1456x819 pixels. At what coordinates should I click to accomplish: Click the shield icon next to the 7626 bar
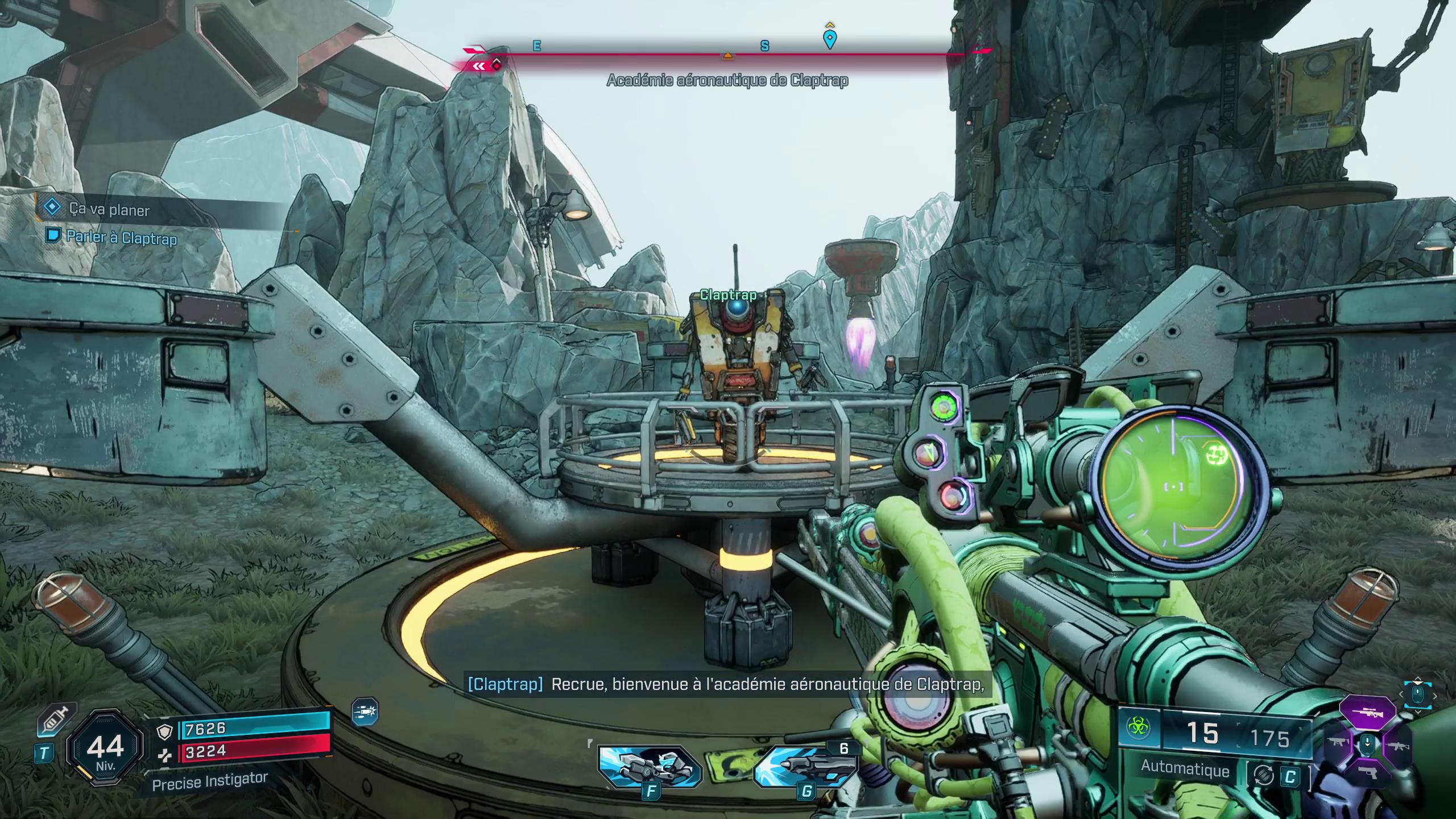[165, 734]
